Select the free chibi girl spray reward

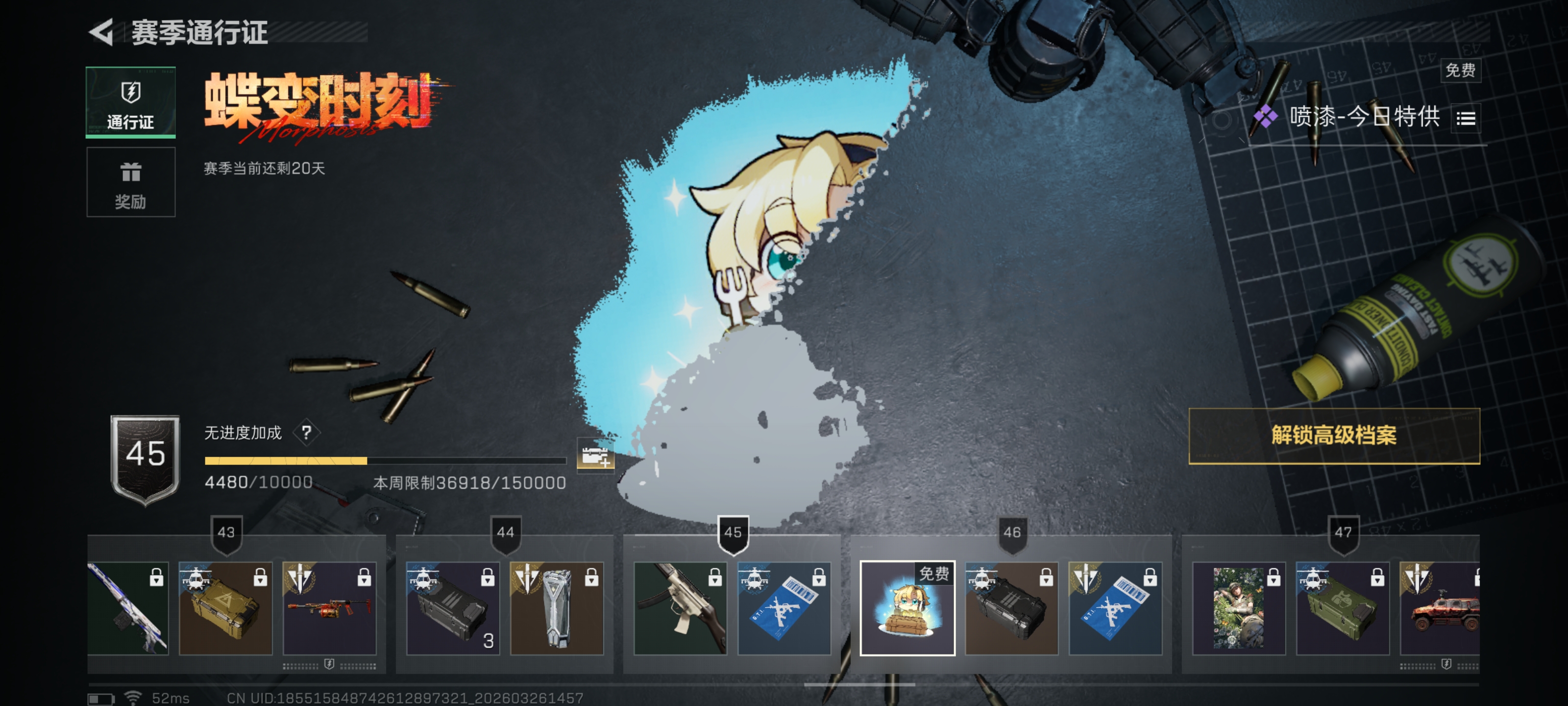tap(907, 608)
